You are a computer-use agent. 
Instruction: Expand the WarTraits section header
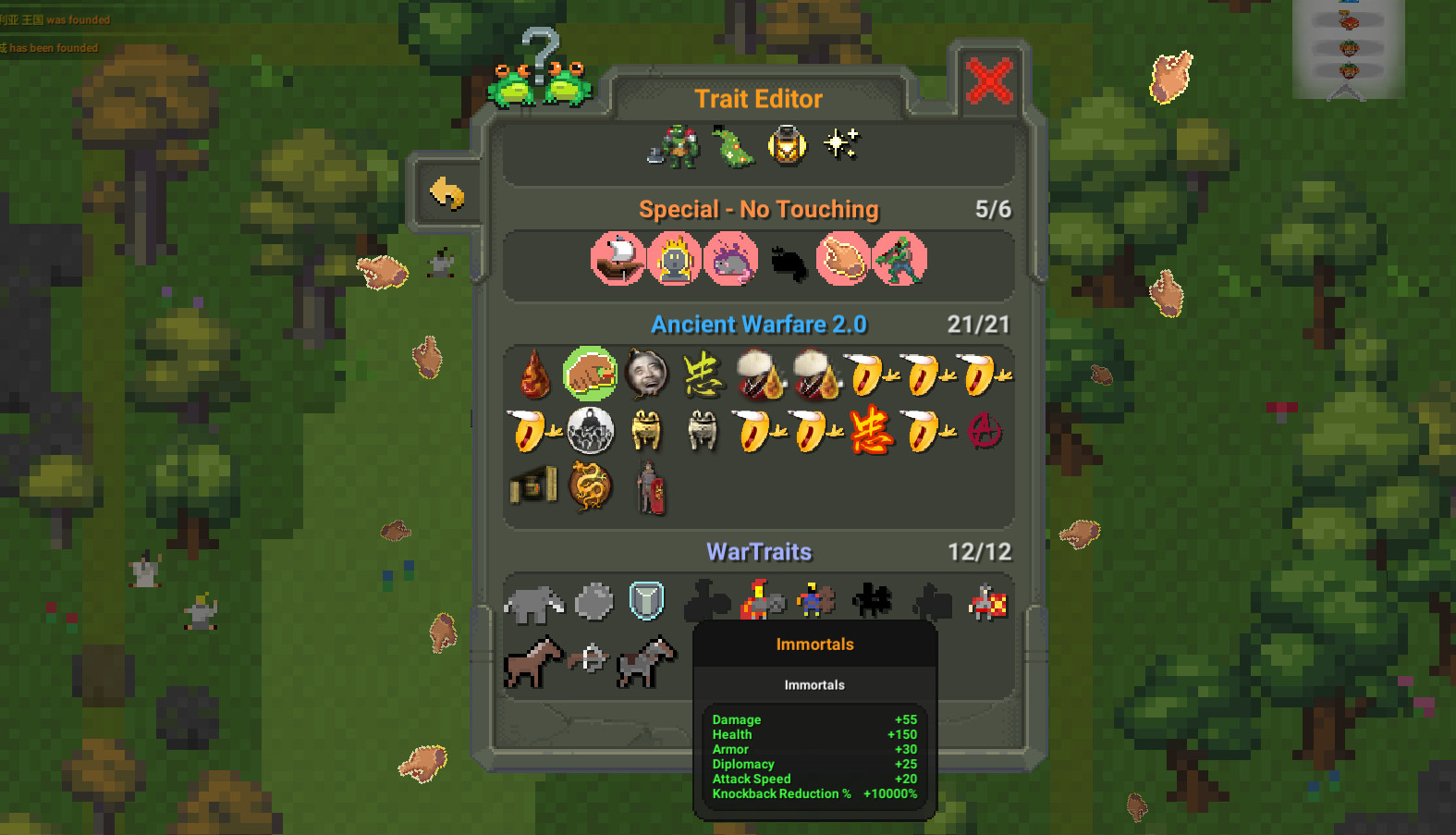tap(758, 552)
